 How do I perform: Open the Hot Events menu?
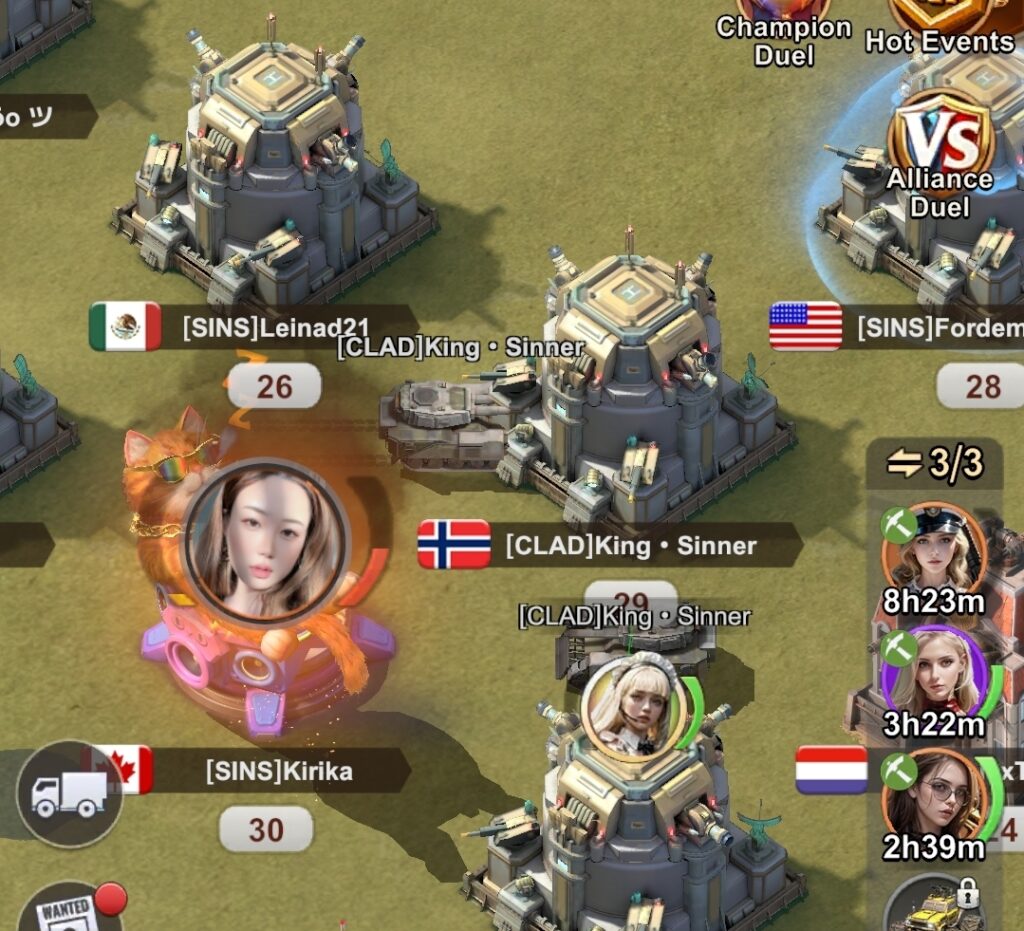click(938, 25)
